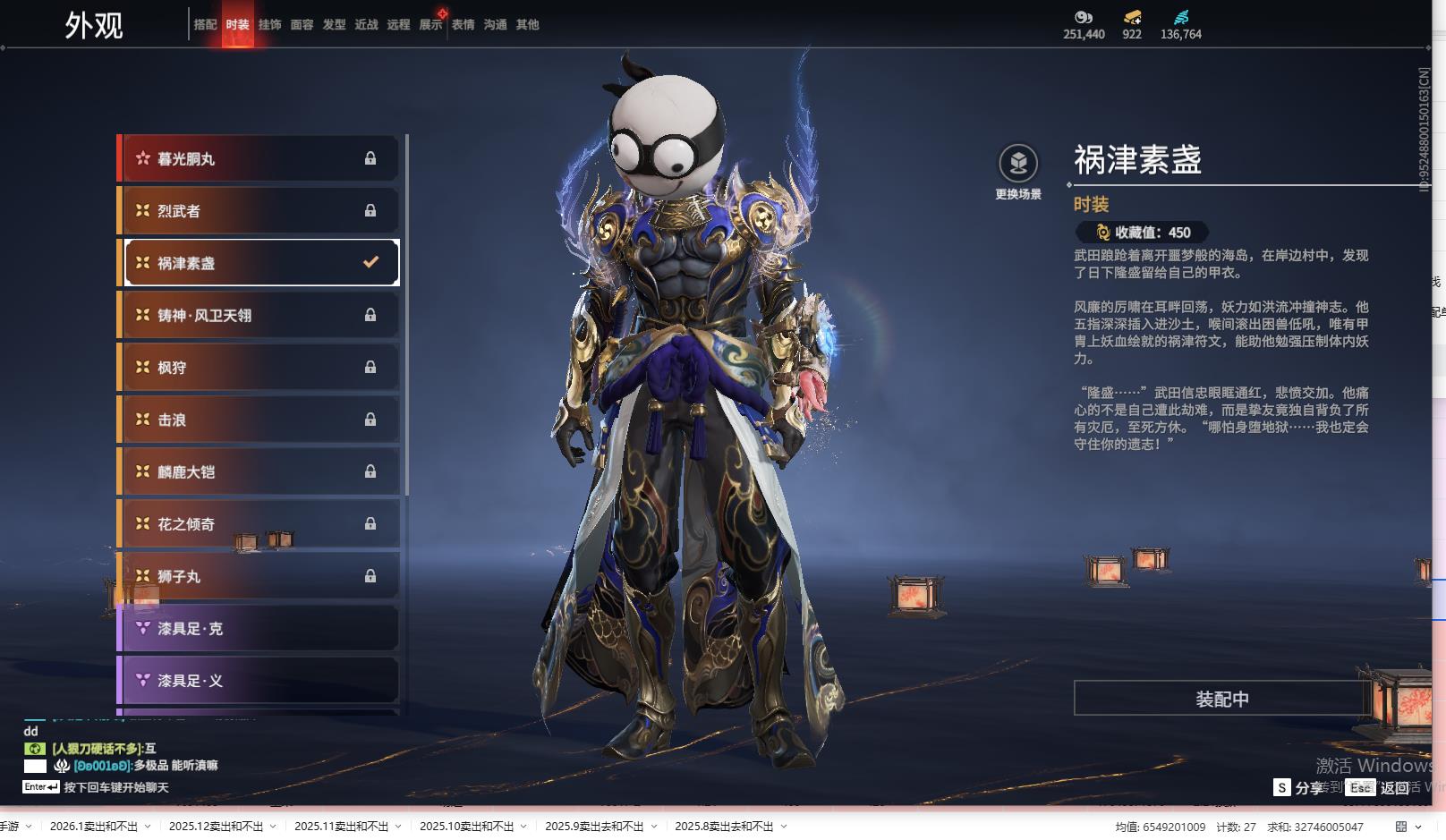
Task: Choose the 烈武者 outfit row
Action: click(258, 211)
